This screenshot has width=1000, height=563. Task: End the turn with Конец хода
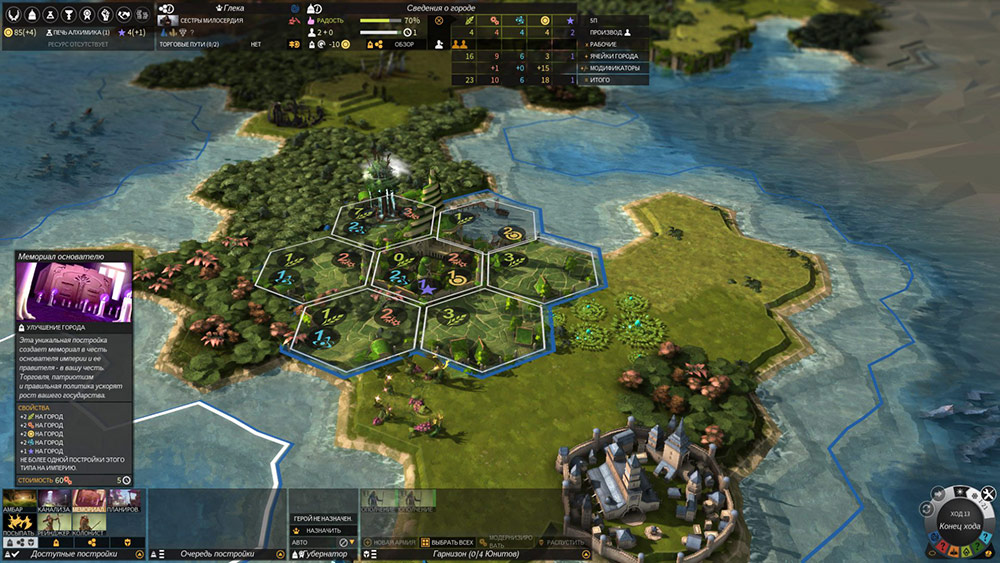[x=960, y=527]
